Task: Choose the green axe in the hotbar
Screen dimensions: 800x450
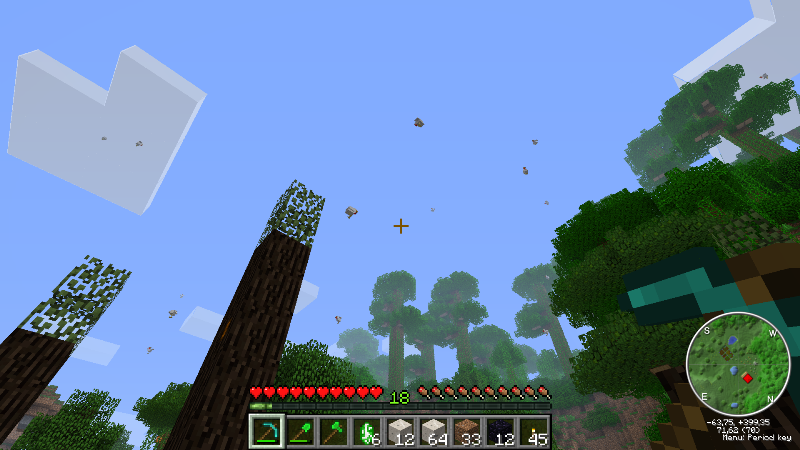Action: coord(333,431)
